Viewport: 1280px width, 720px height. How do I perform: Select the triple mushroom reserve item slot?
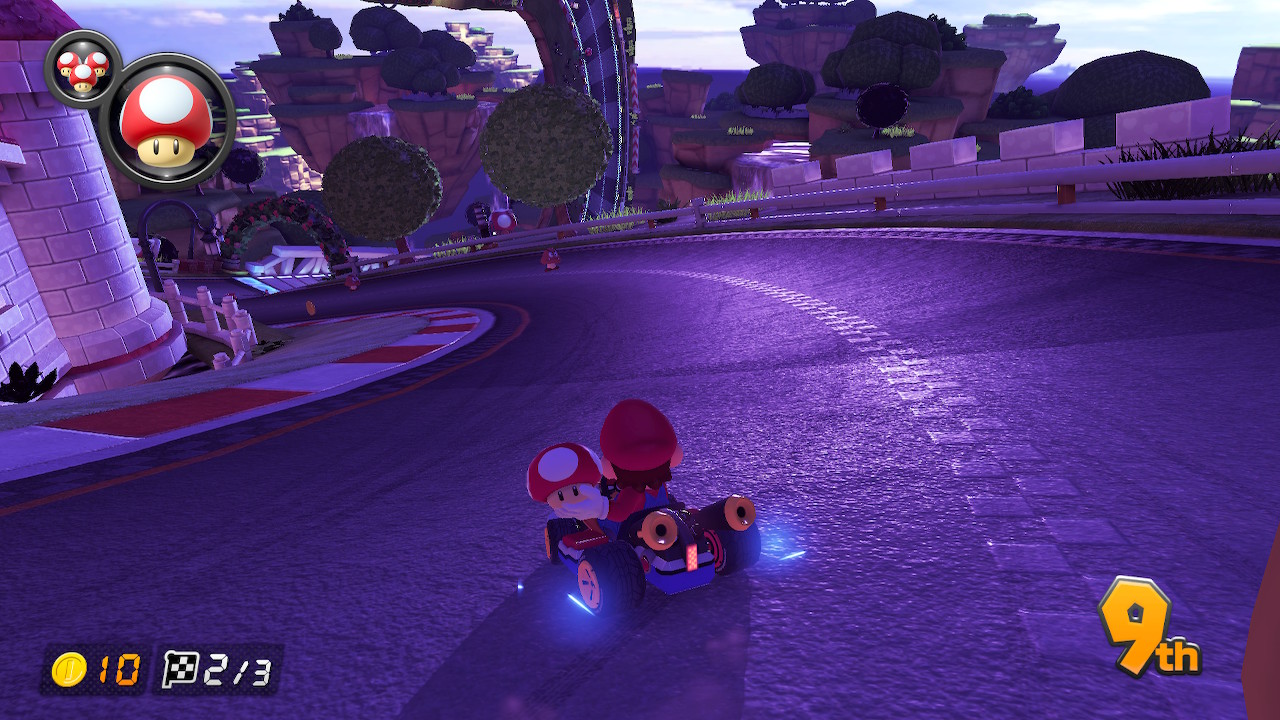(82, 68)
